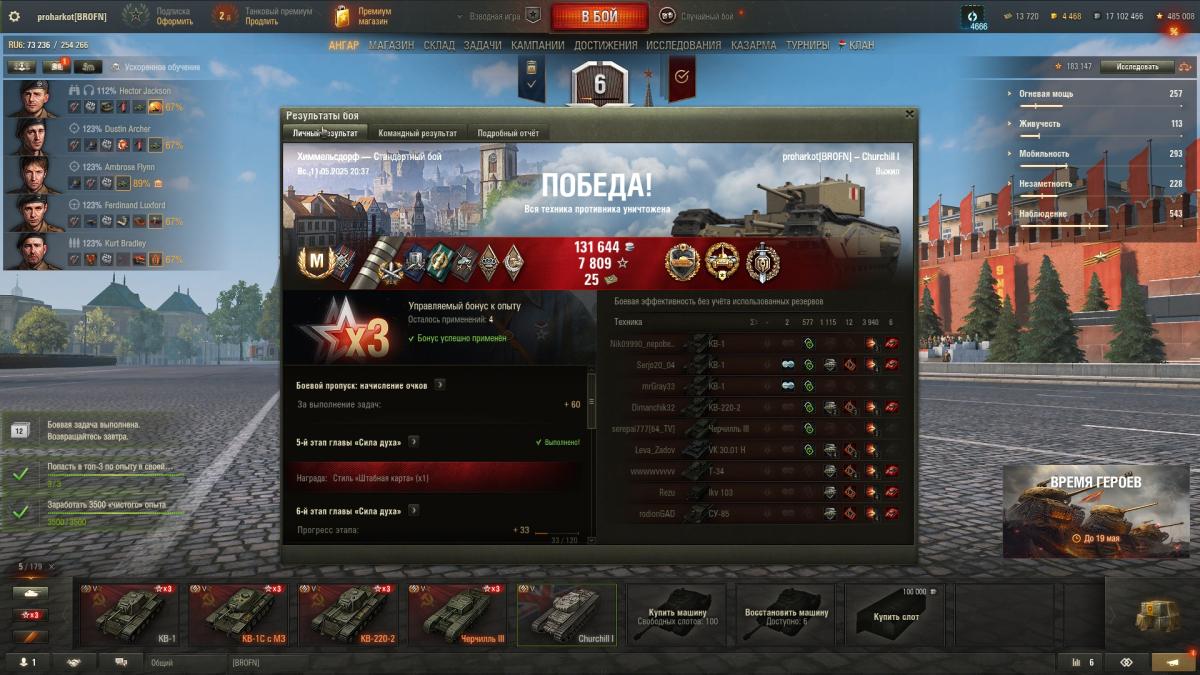Show the ДОСТИЖЕНИЯ page
Image resolution: width=1200 pixels, height=675 pixels.
point(606,45)
